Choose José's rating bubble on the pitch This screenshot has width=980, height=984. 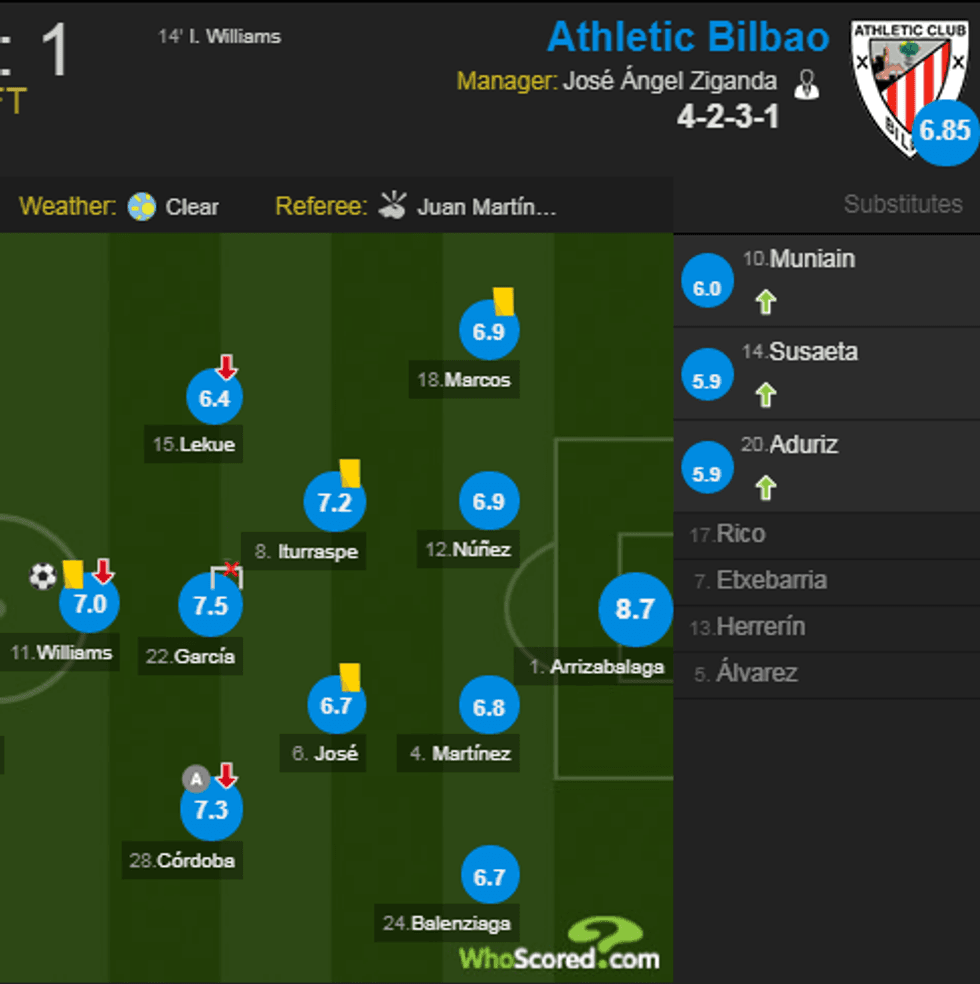(336, 706)
